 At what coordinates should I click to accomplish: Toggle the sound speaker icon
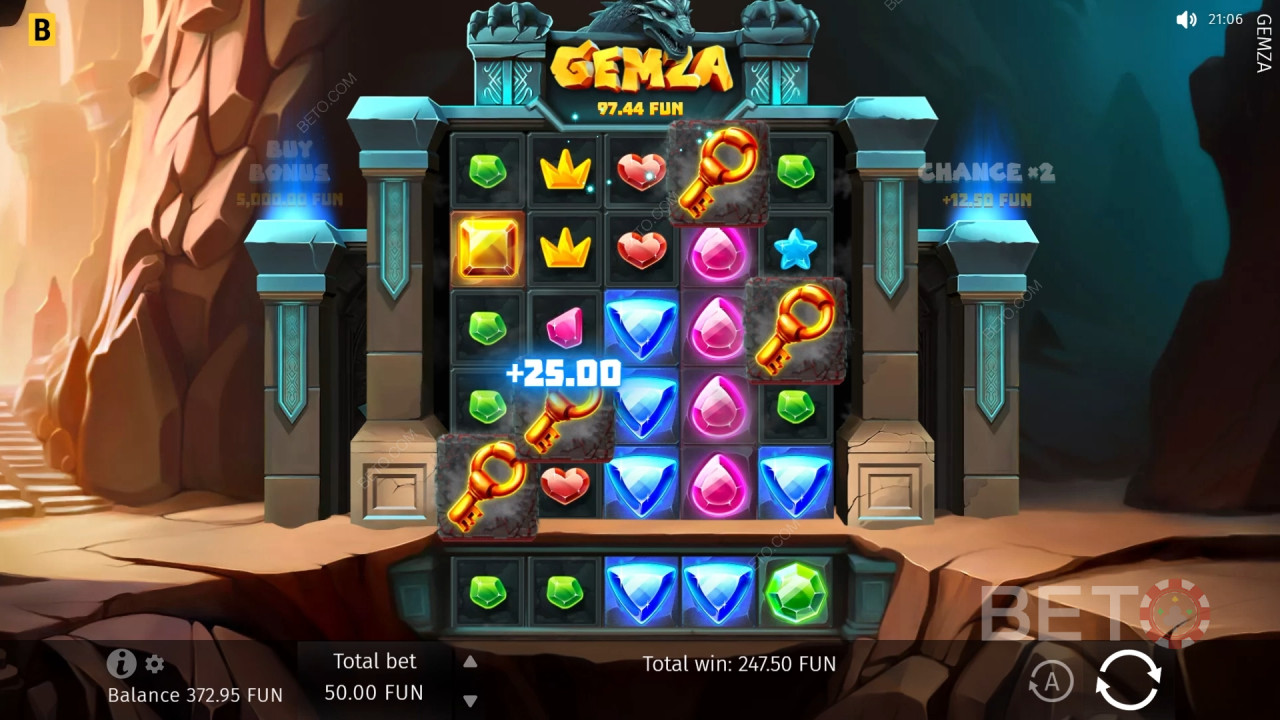click(x=1186, y=20)
